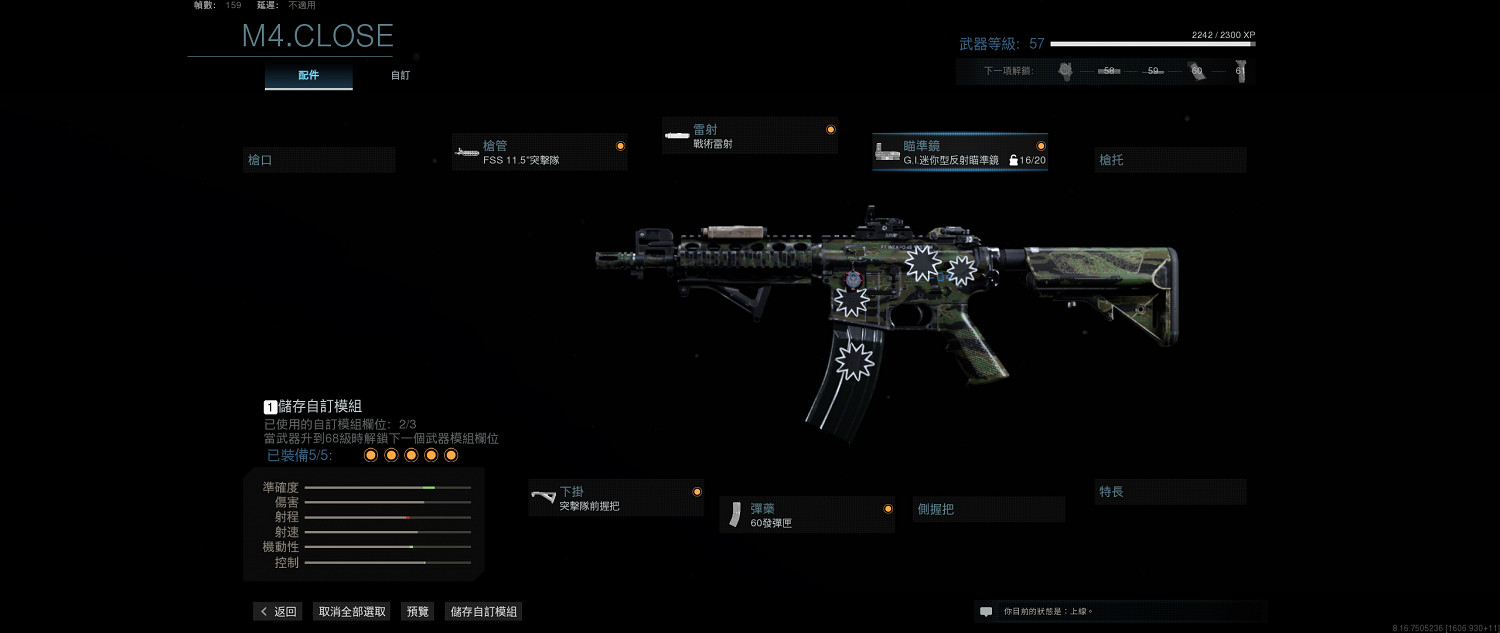Open the 槍管 barrel attachment slot
The height and width of the screenshot is (633, 1500).
pos(539,152)
